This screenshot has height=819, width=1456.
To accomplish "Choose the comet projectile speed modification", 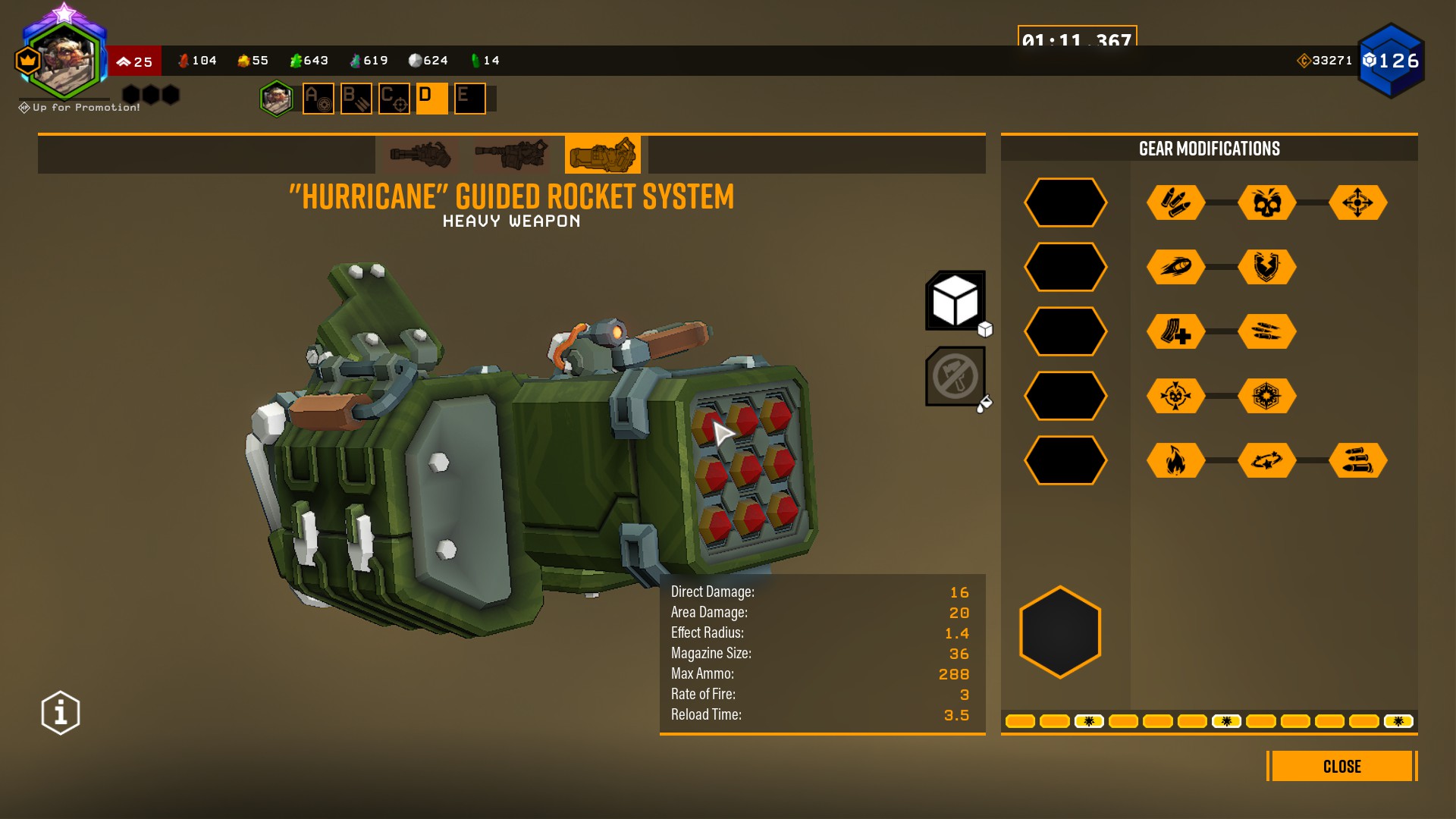I will (x=1175, y=267).
